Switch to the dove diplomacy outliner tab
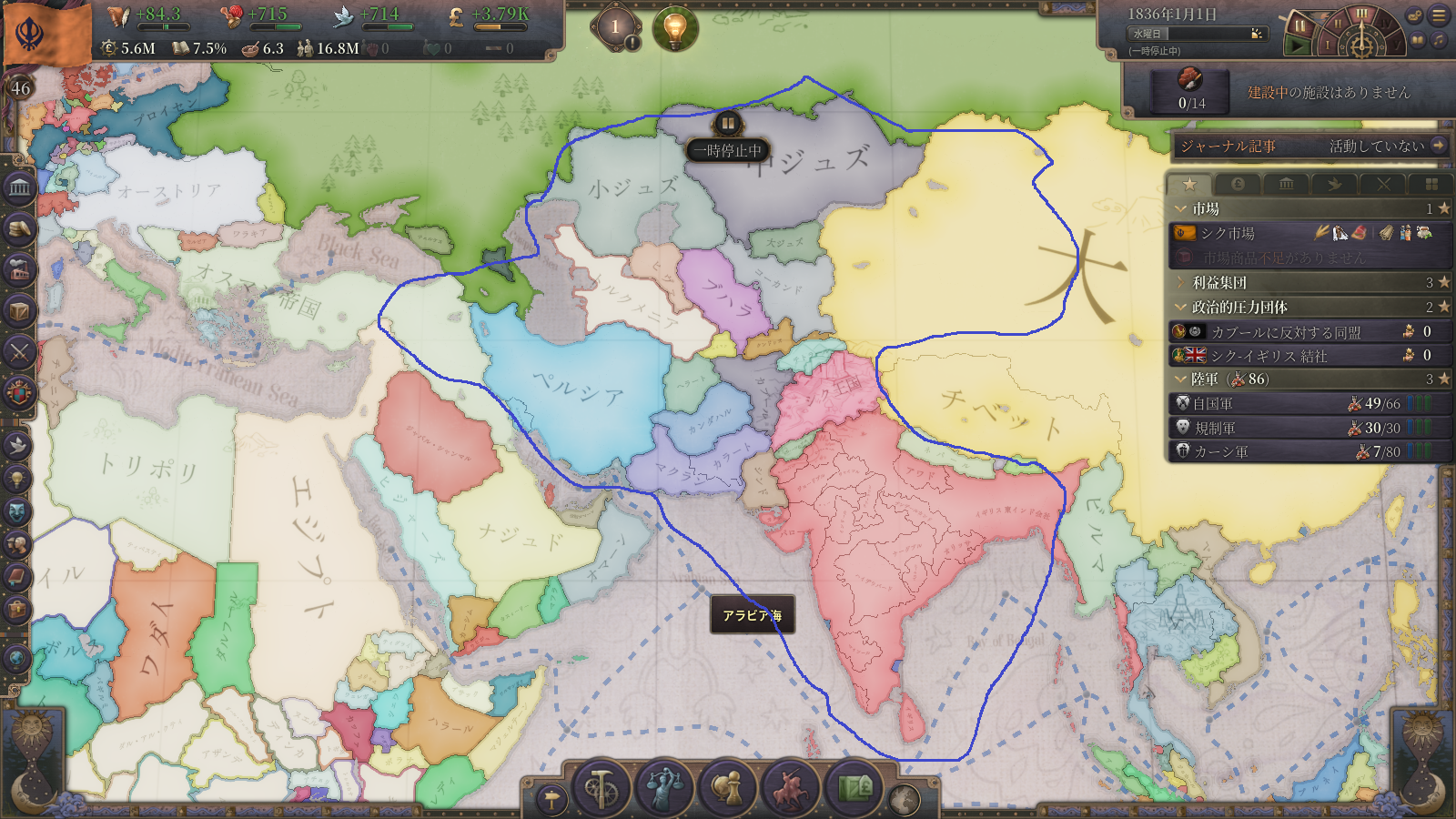The width and height of the screenshot is (1456, 819). pyautogui.click(x=1334, y=185)
